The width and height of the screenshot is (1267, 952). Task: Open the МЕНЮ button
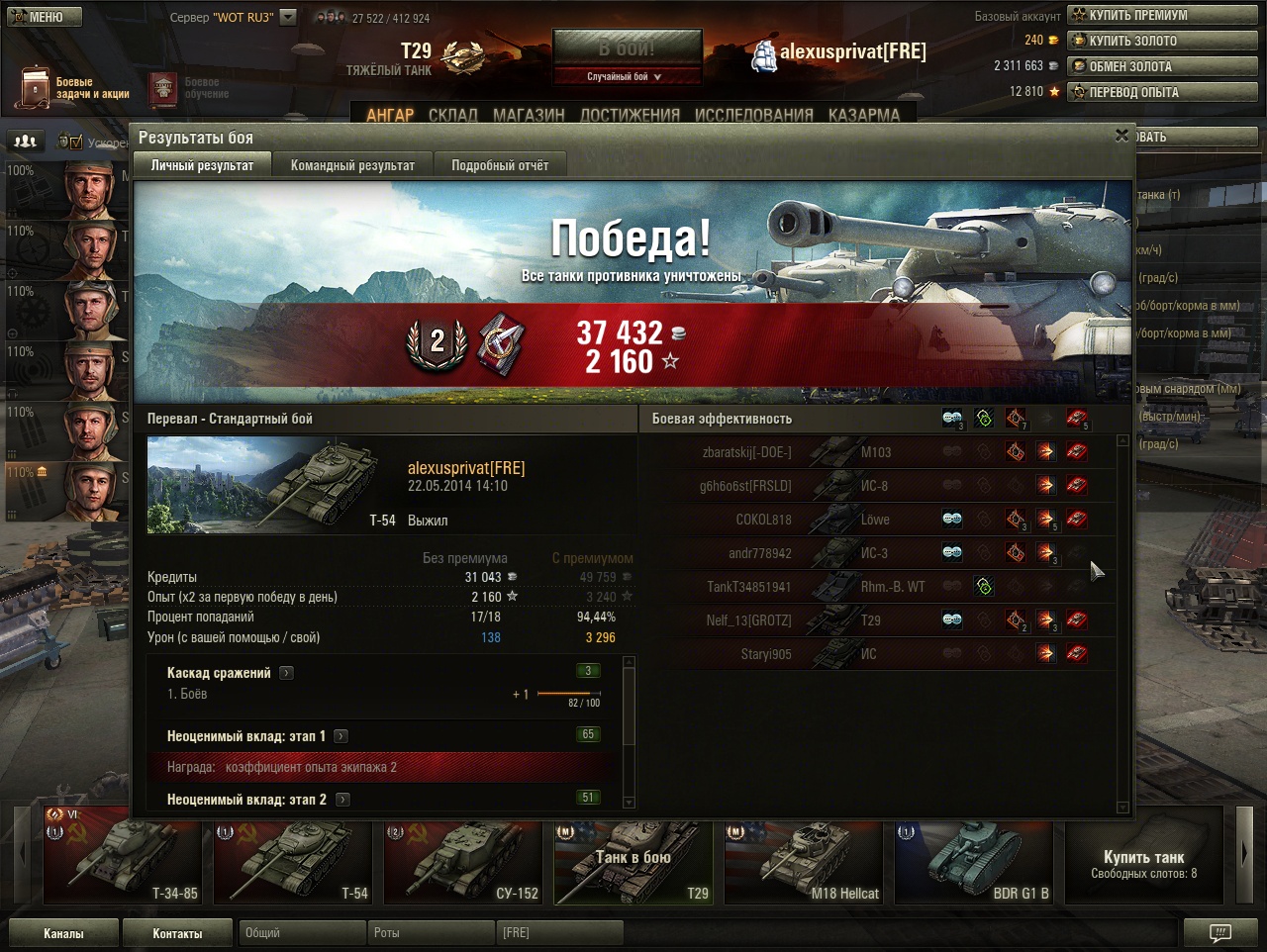click(x=42, y=17)
